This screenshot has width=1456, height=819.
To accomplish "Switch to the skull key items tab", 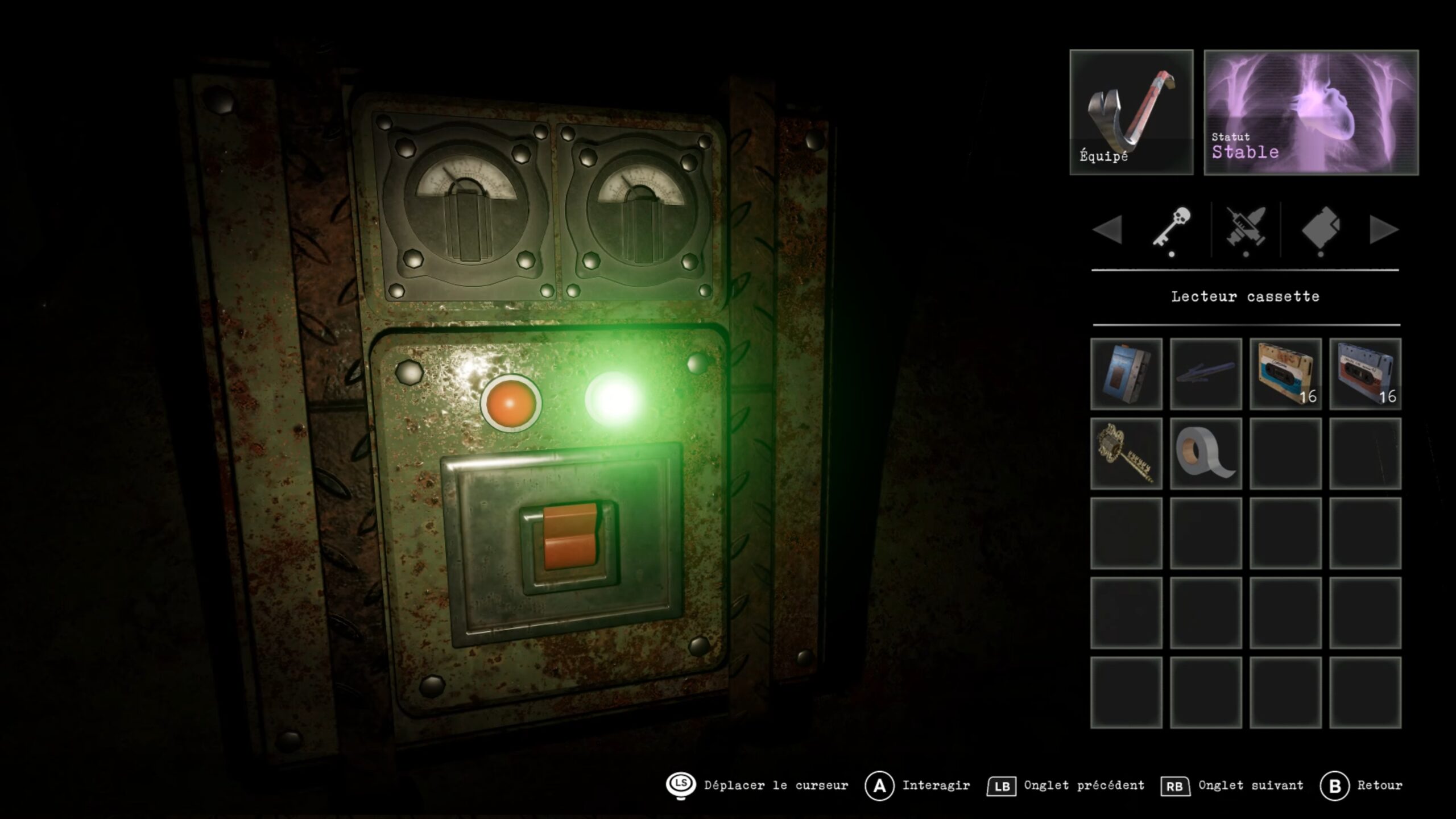I will [1172, 229].
